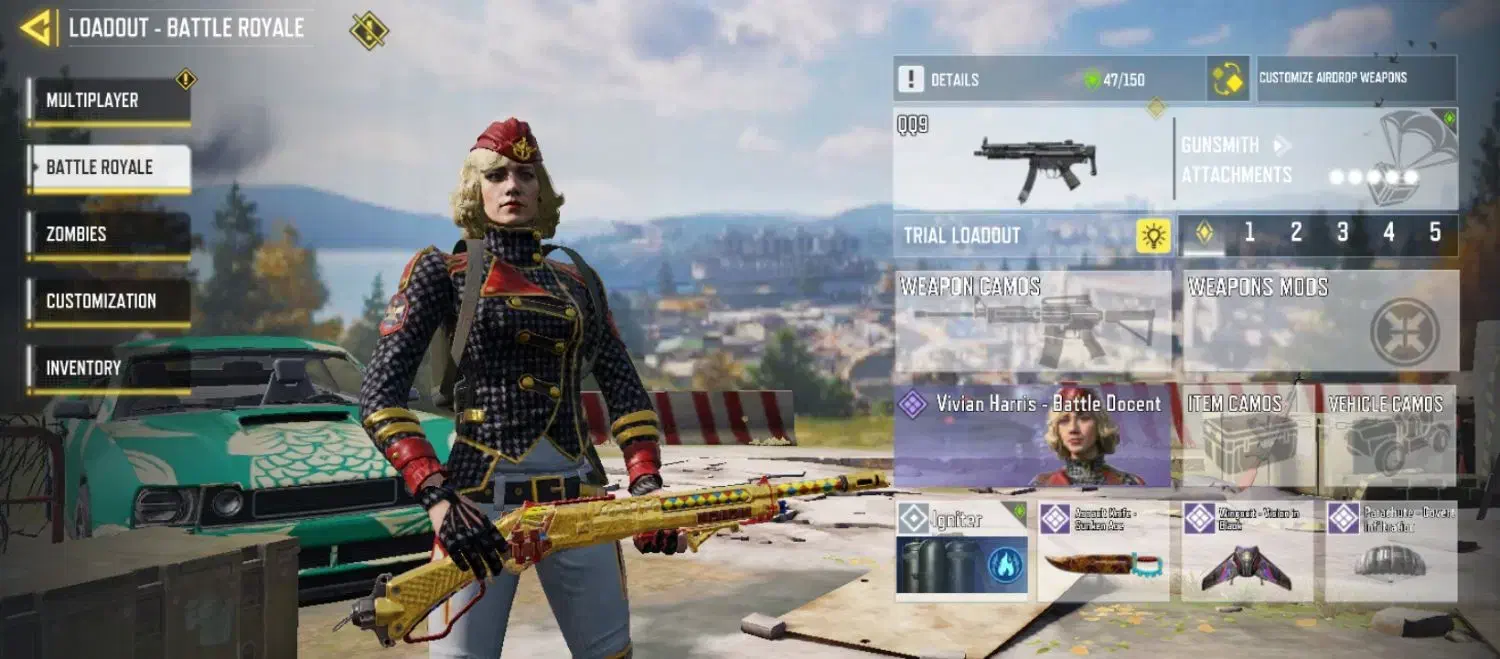Open the Inventory tab
The width and height of the screenshot is (1500, 659).
108,368
